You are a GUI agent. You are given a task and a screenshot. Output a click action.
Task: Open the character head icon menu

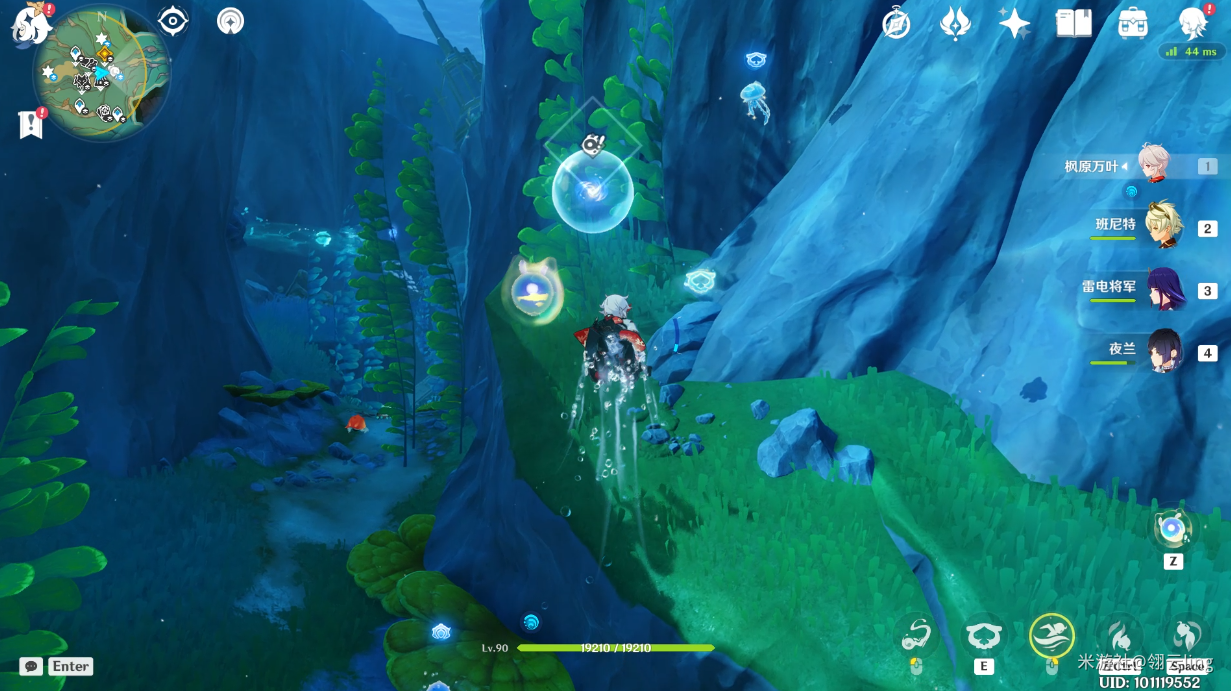1192,23
